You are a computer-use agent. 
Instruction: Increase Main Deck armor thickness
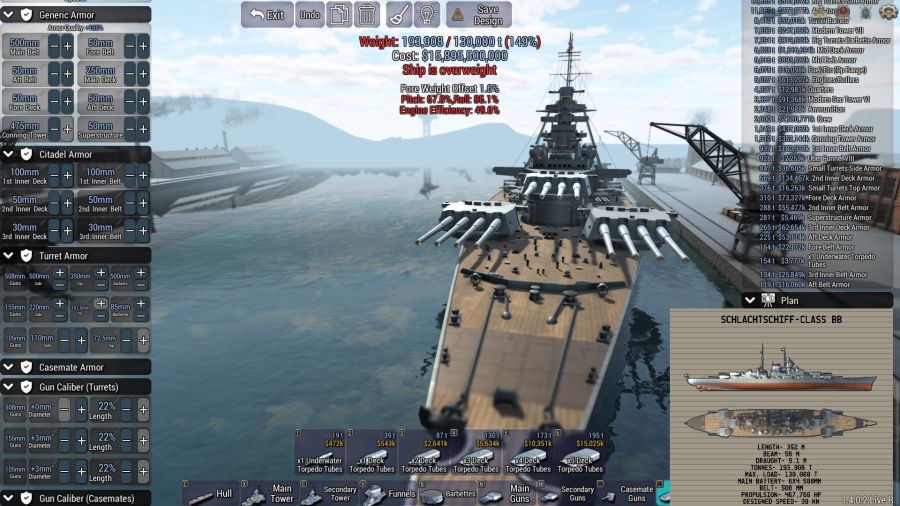coord(143,74)
